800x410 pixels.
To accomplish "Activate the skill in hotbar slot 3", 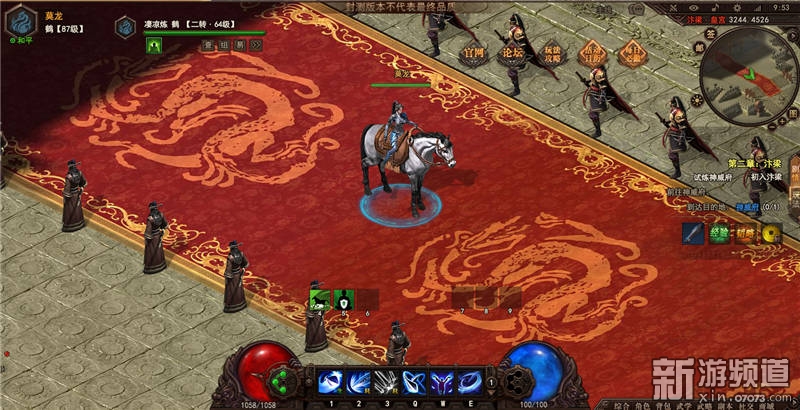I will coord(385,382).
